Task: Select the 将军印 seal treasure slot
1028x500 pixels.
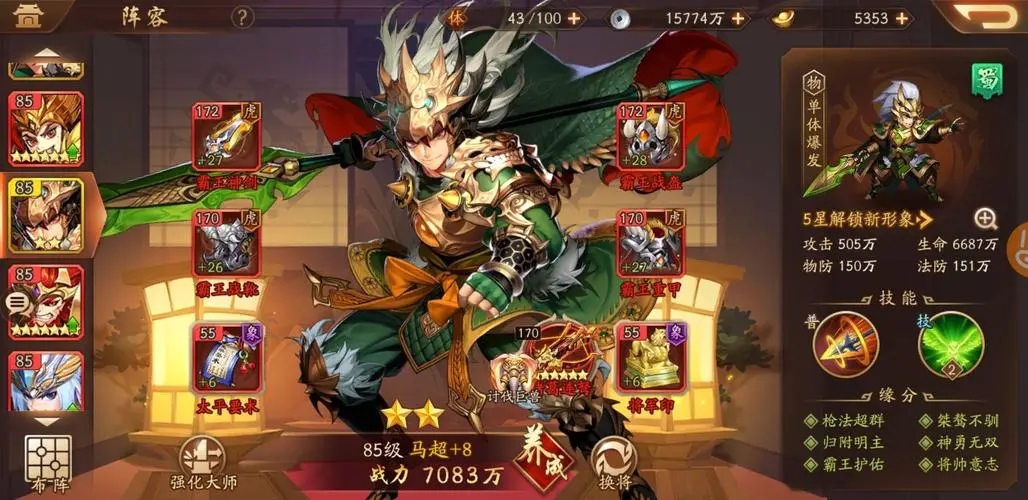Action: coord(649,358)
